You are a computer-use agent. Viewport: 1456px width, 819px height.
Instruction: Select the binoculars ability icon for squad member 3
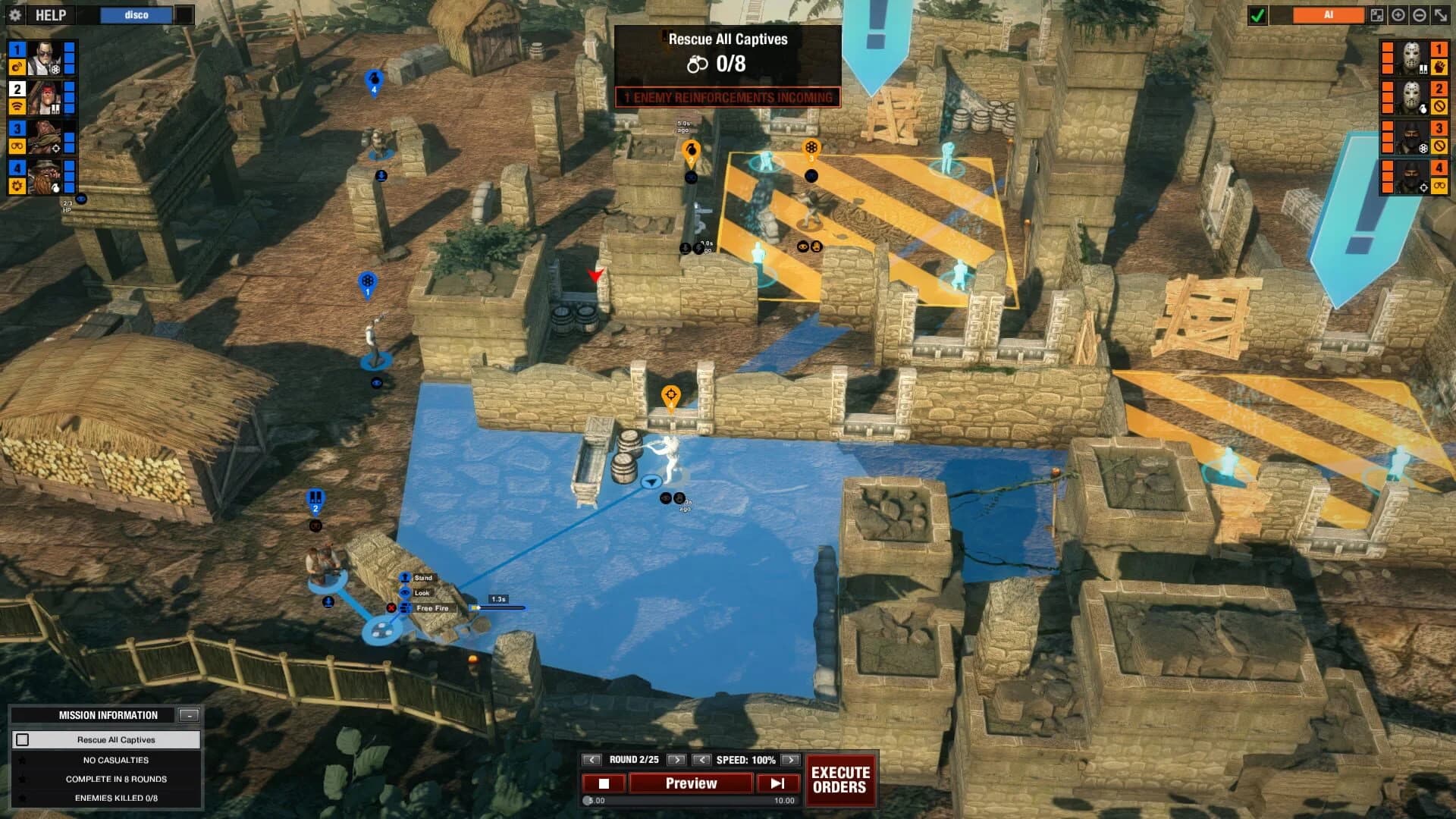[x=16, y=146]
